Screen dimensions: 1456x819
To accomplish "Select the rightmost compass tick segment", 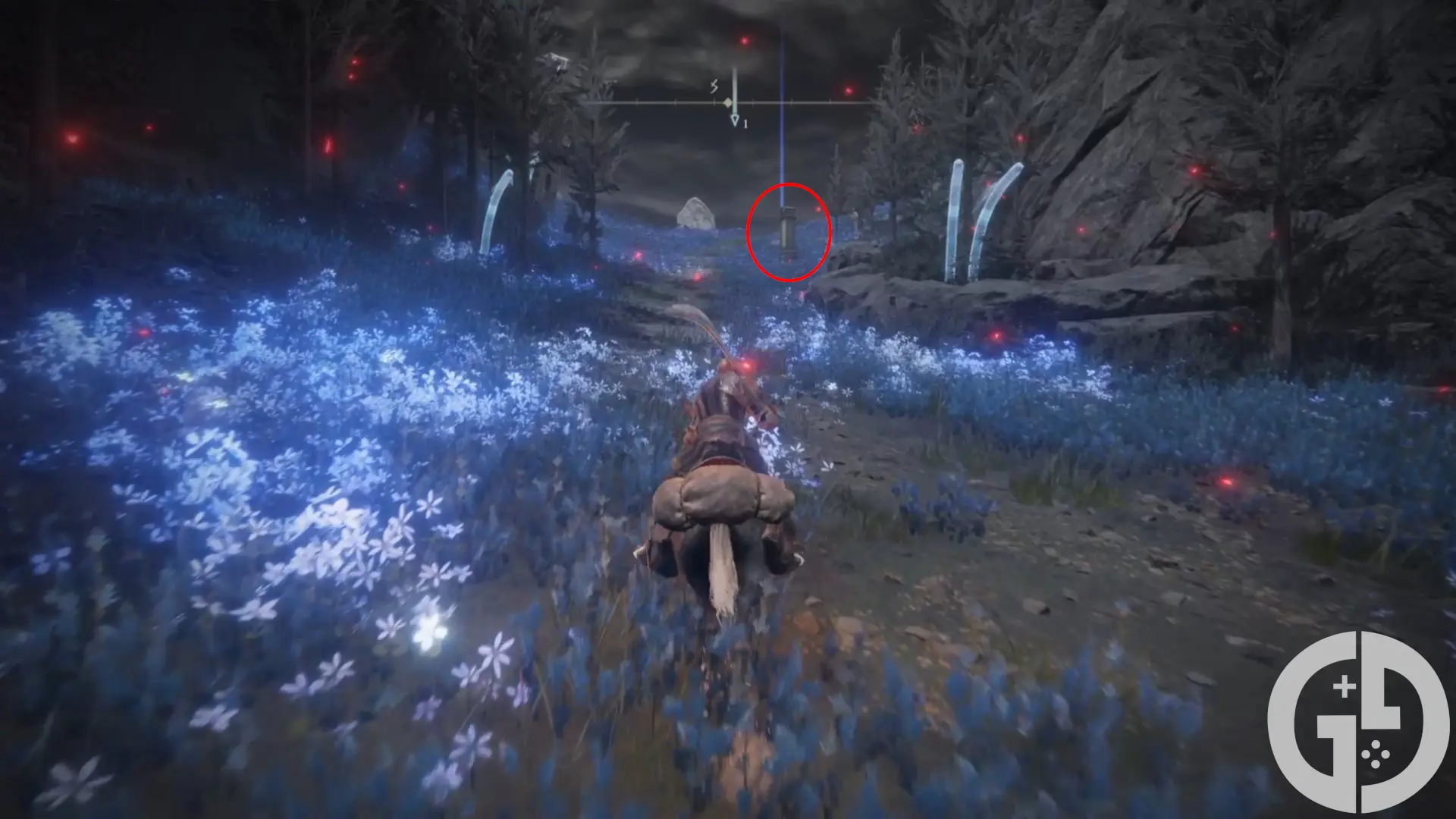I will [x=831, y=102].
